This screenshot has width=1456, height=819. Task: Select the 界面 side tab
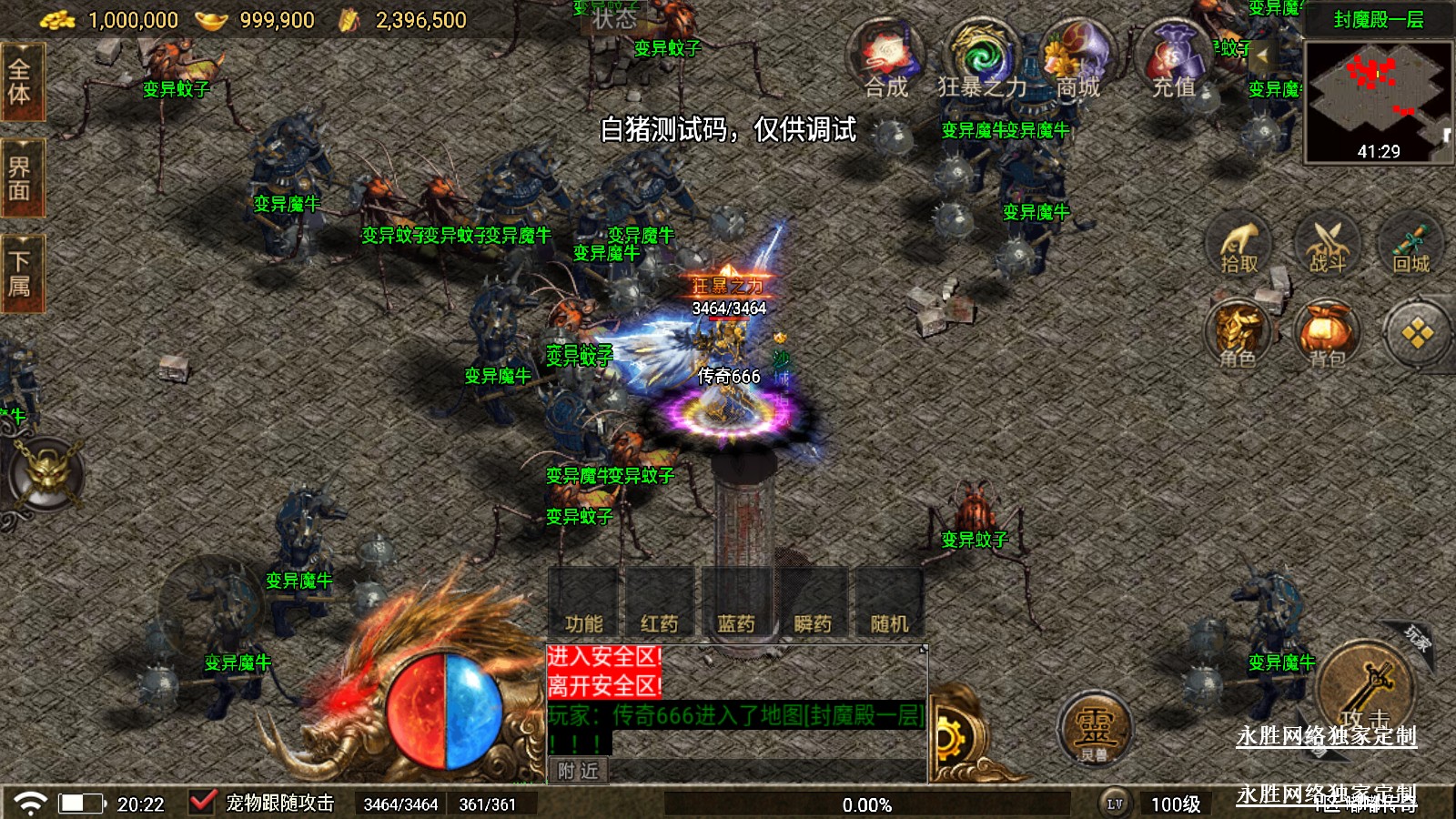pyautogui.click(x=20, y=178)
